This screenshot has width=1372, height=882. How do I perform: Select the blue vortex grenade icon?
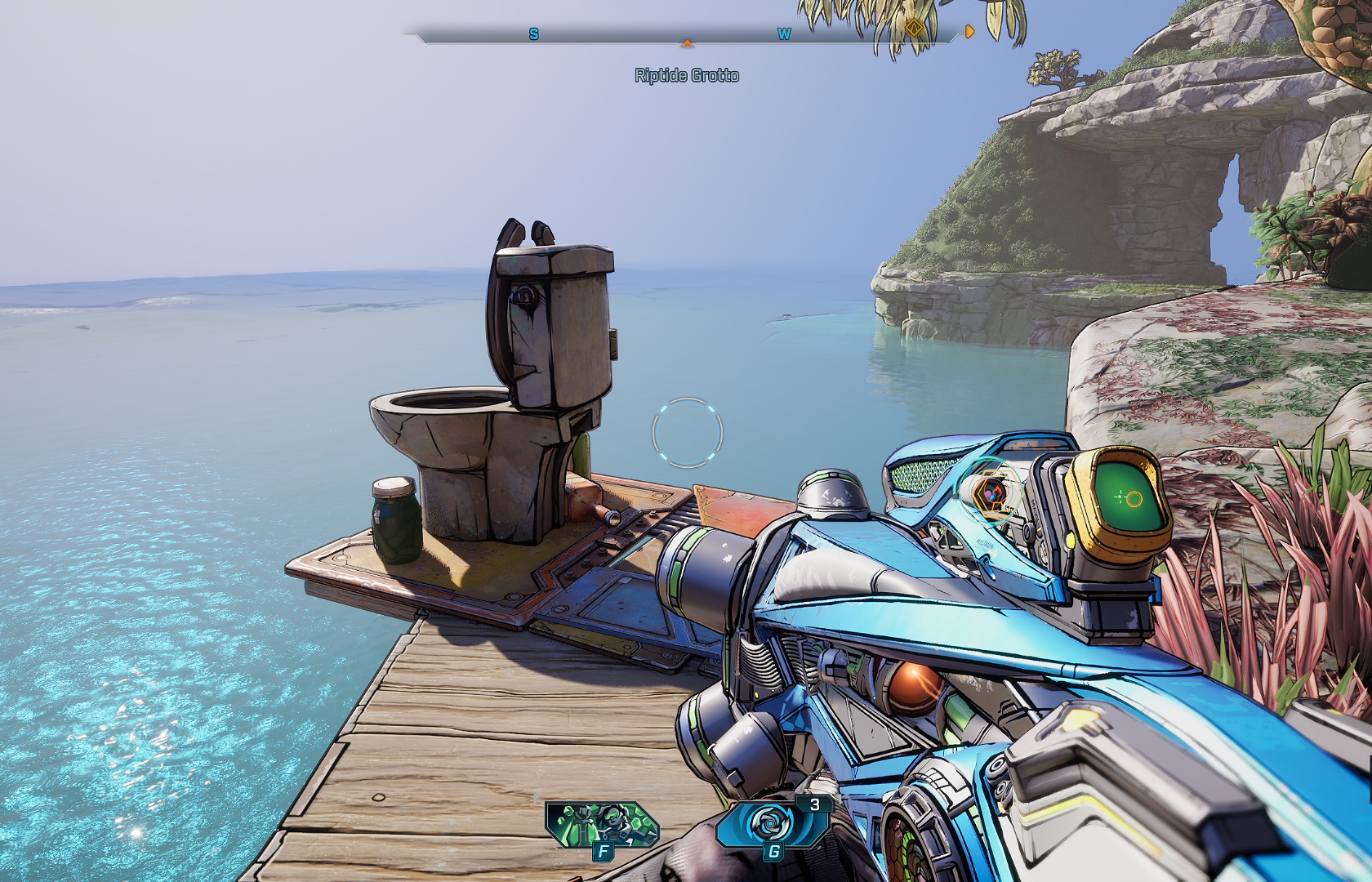(770, 823)
